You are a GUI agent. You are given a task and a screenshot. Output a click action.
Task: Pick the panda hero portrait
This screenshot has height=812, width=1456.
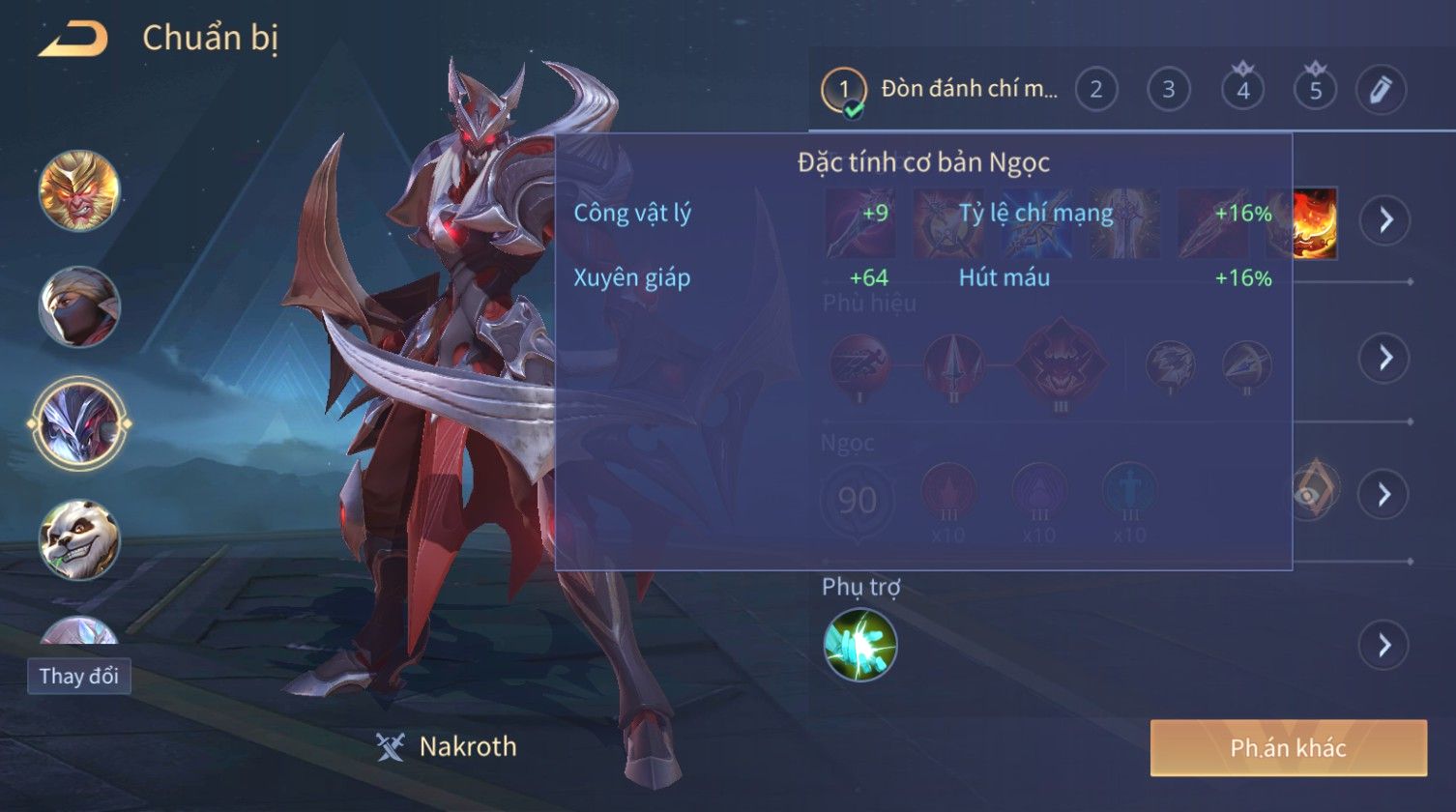click(79, 539)
